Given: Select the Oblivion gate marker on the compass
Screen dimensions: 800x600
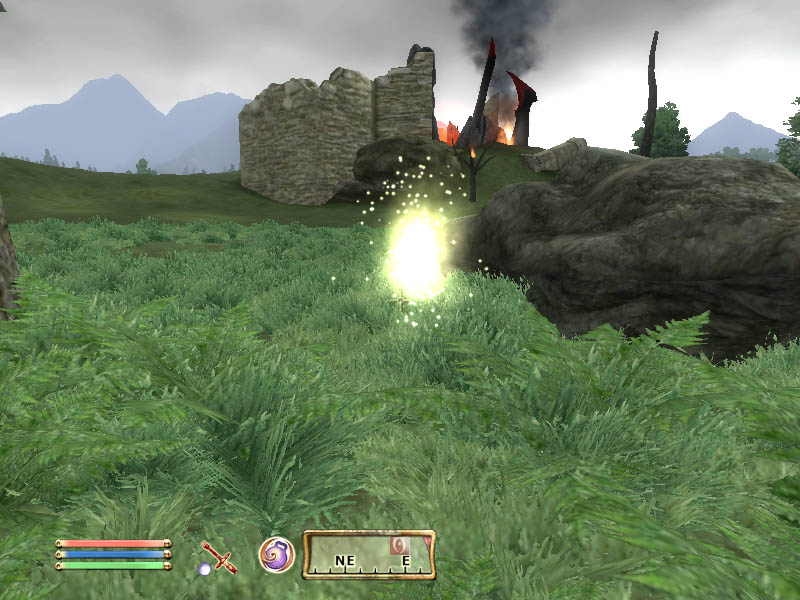Looking at the screenshot, I should click(x=399, y=545).
